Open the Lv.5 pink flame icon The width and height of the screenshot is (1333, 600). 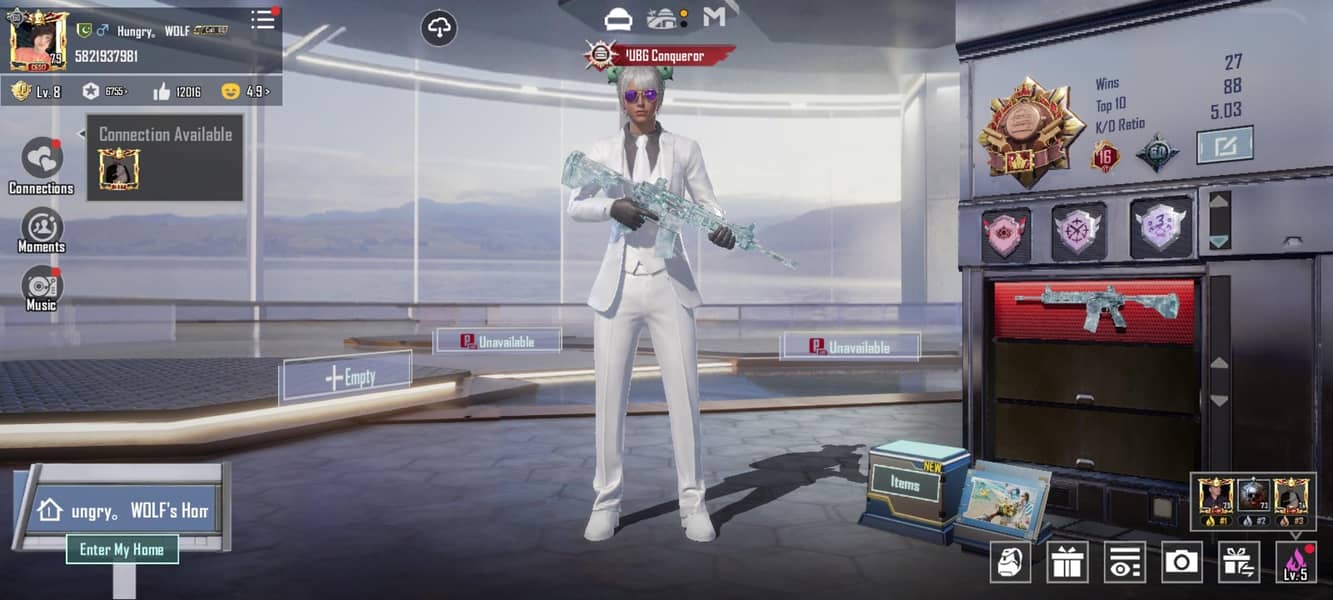pyautogui.click(x=1296, y=562)
